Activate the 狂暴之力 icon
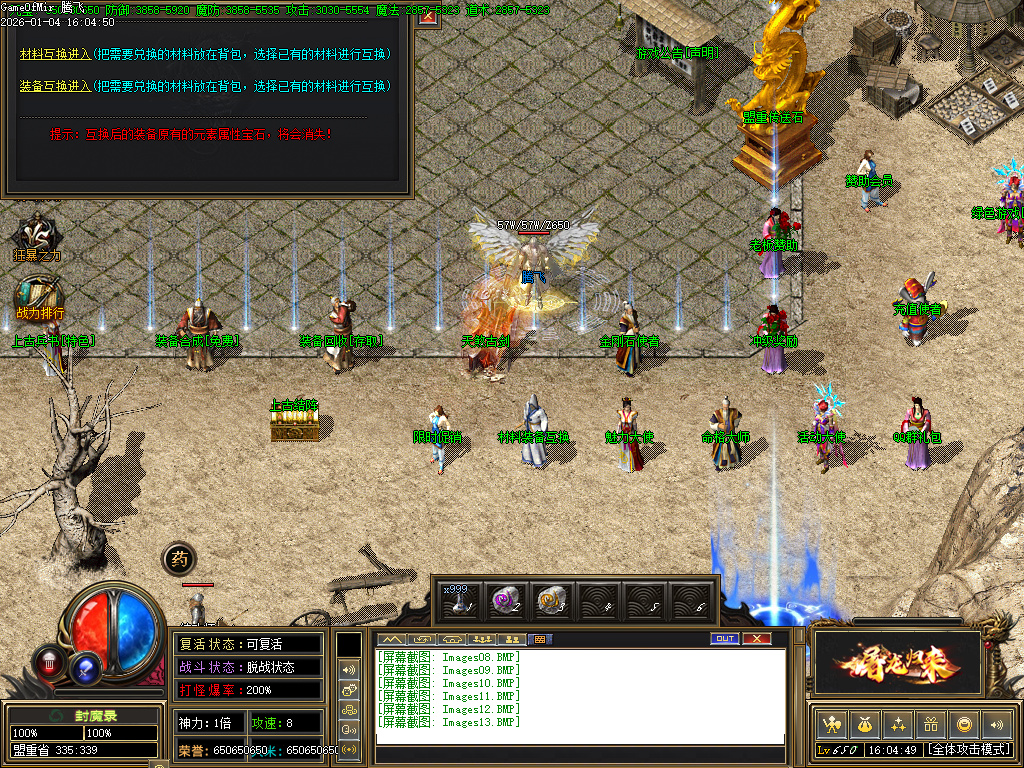The height and width of the screenshot is (768, 1024). click(x=37, y=234)
